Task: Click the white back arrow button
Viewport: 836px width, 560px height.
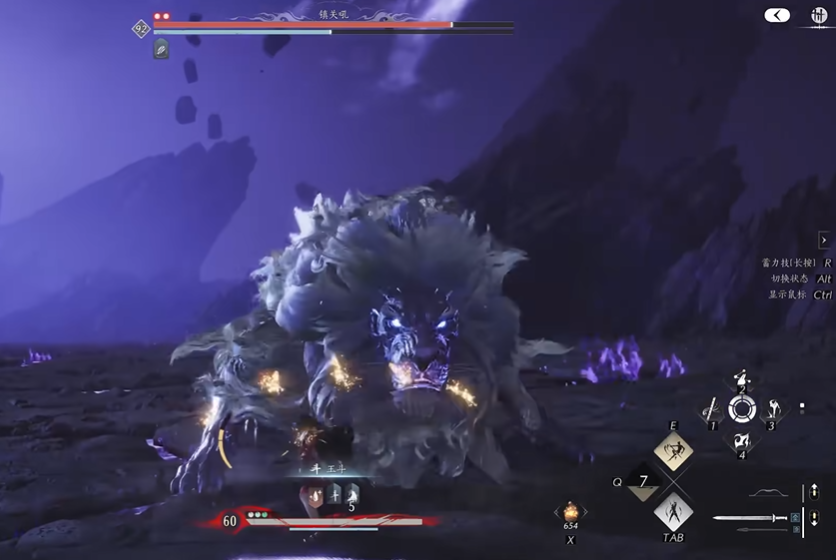Action: coord(776,15)
